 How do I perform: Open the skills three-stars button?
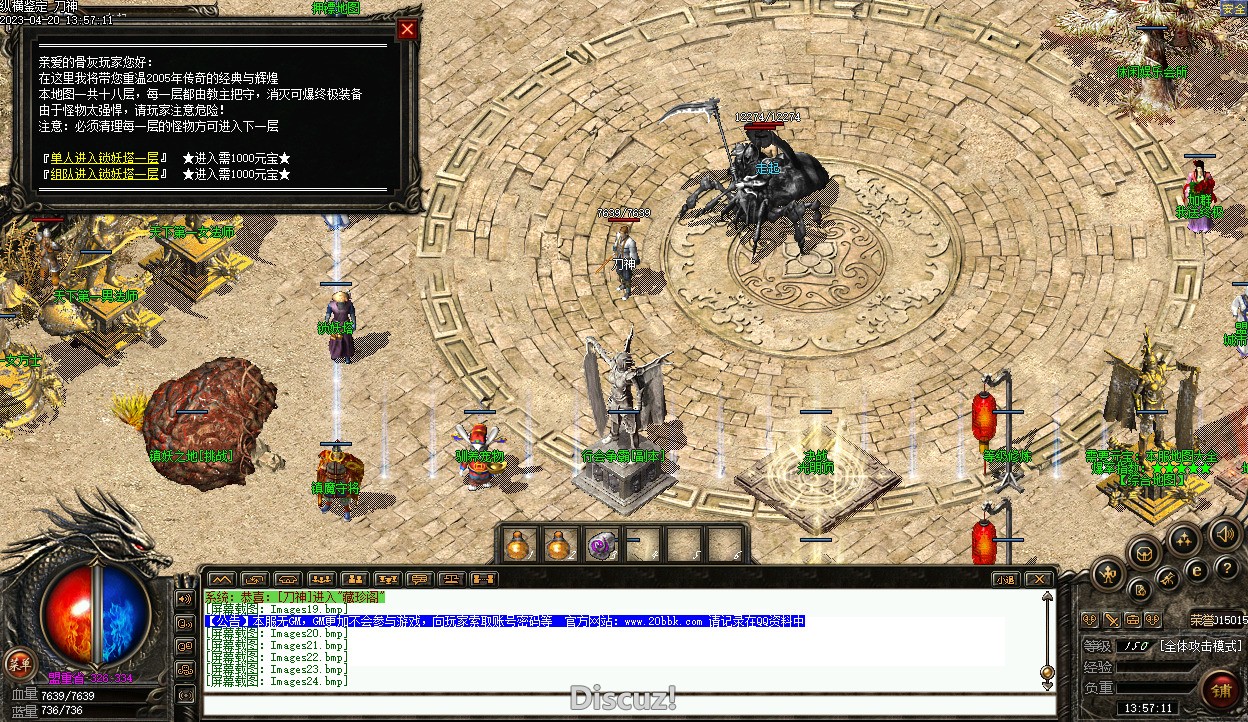1184,541
